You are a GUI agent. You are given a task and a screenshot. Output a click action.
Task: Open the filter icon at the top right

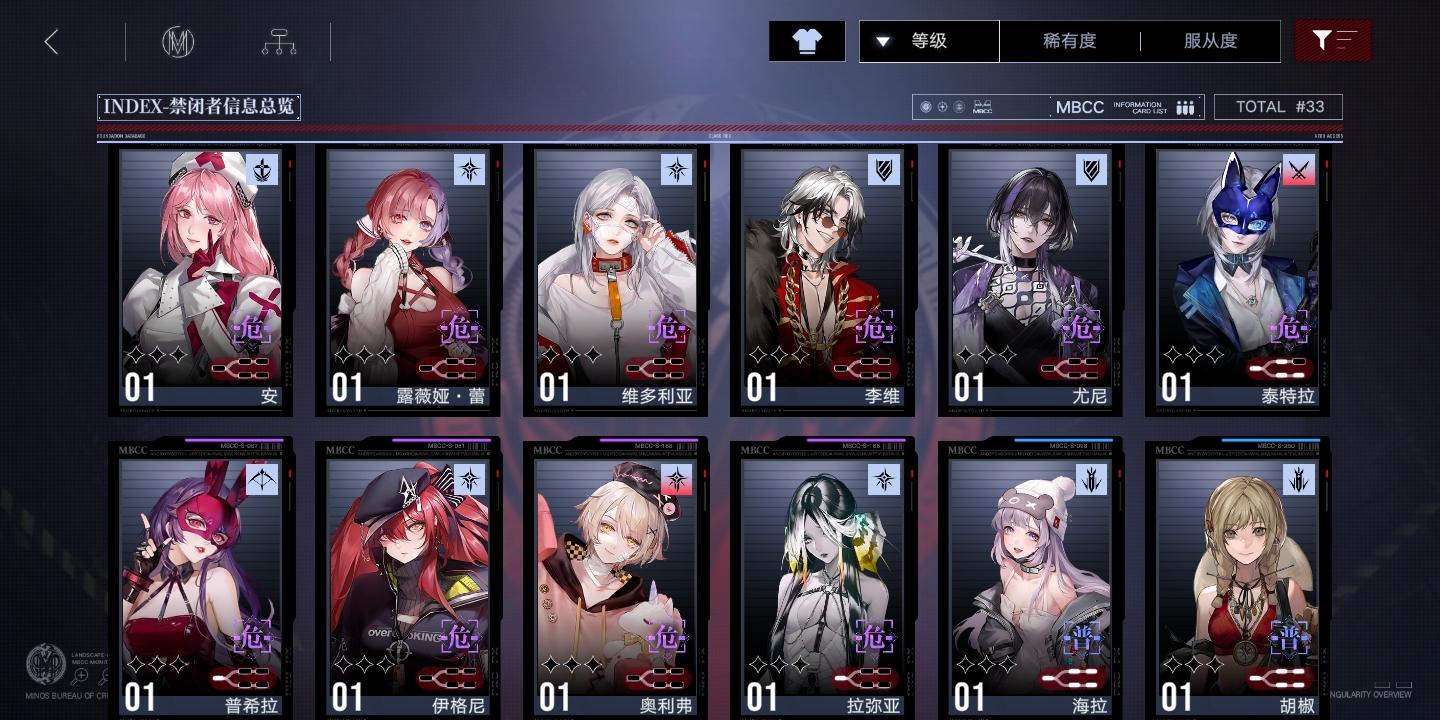click(x=1333, y=41)
